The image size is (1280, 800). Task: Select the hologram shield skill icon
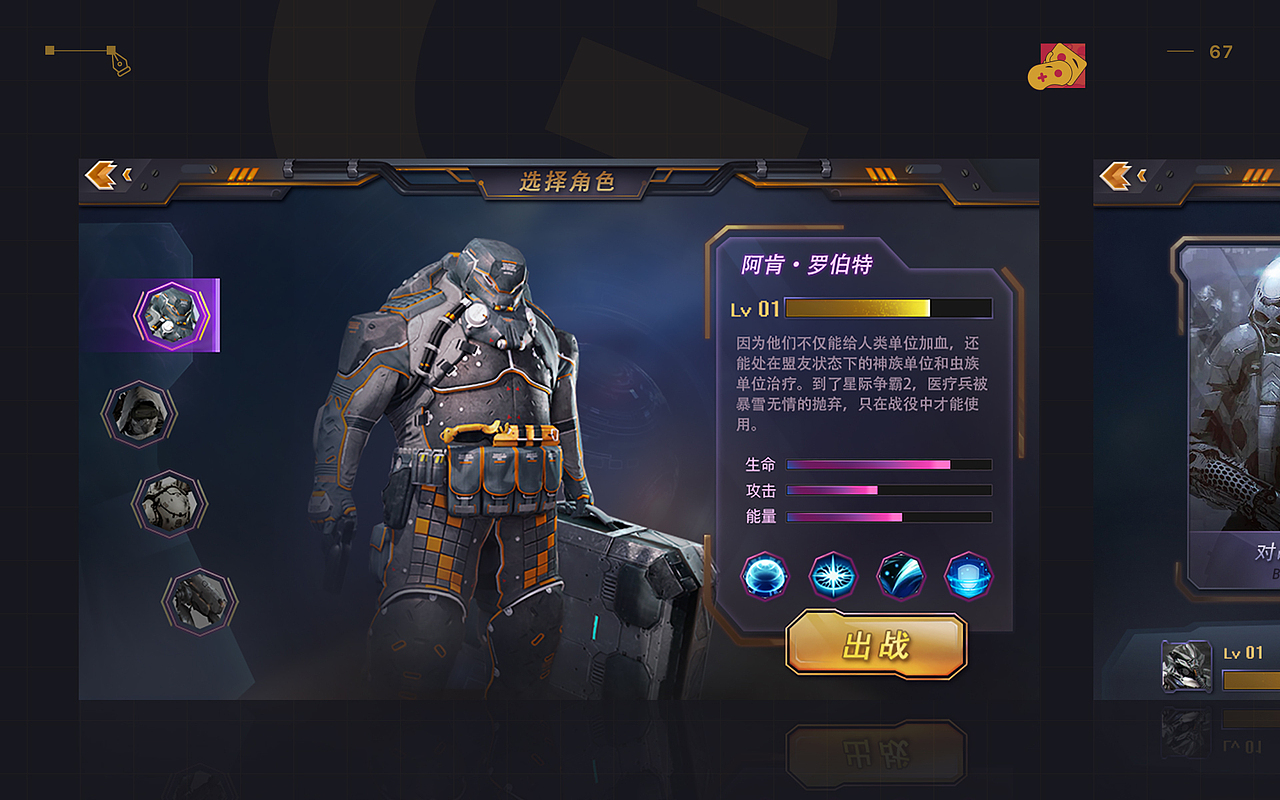coord(966,577)
